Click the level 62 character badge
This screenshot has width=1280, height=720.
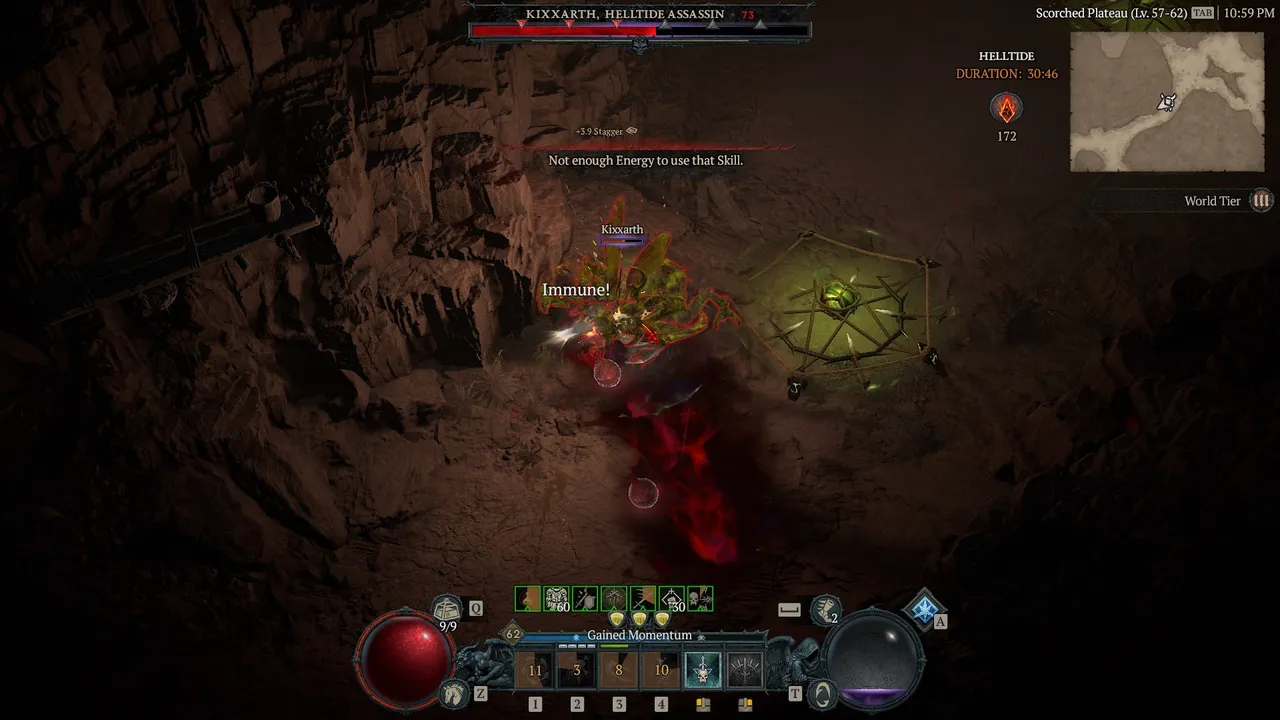point(513,634)
